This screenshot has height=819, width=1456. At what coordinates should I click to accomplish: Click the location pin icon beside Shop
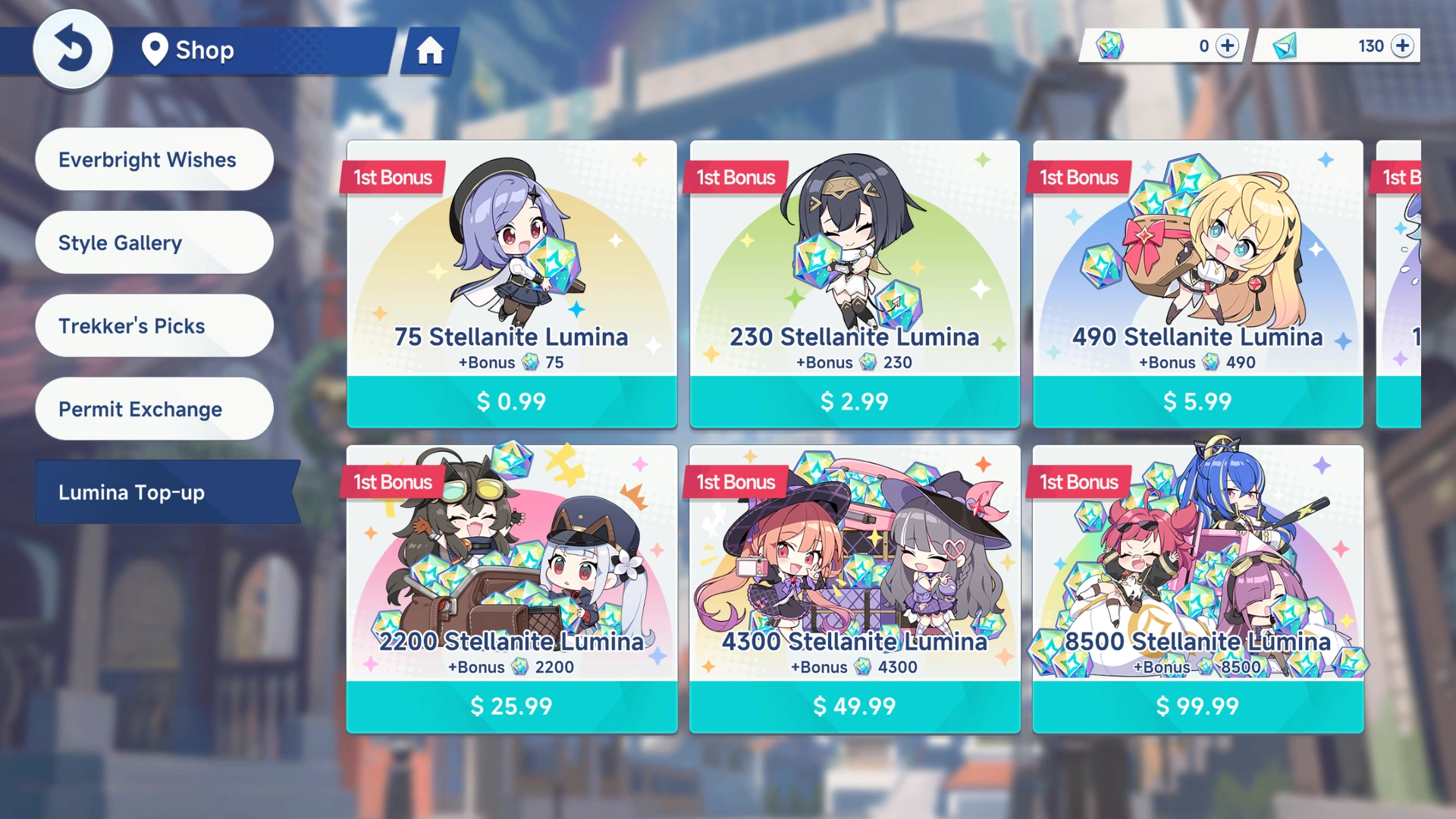pos(154,51)
